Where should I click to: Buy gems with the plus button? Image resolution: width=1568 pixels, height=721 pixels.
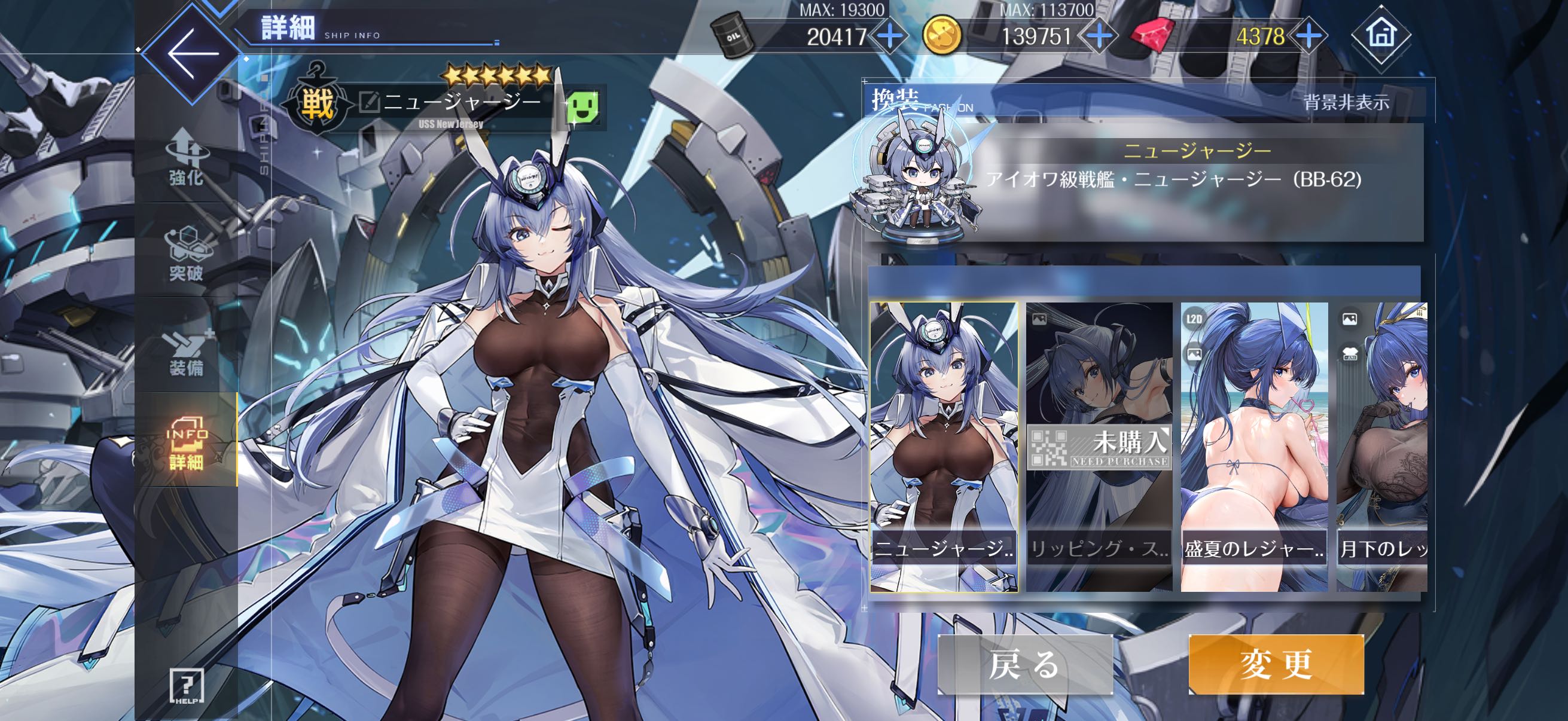point(1310,36)
